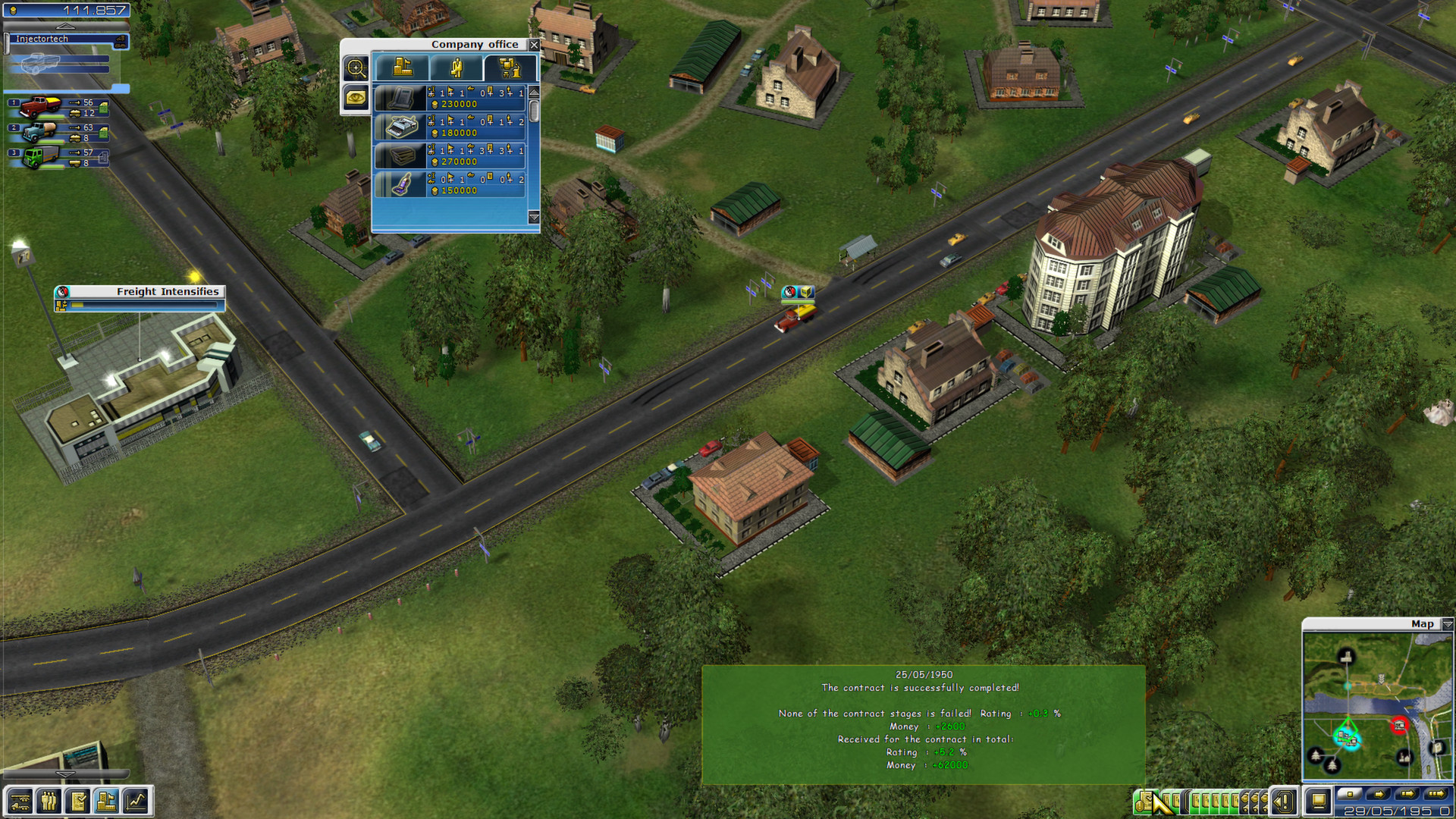Buy the telephone costing 230000
The image size is (1456, 819).
click(x=453, y=99)
